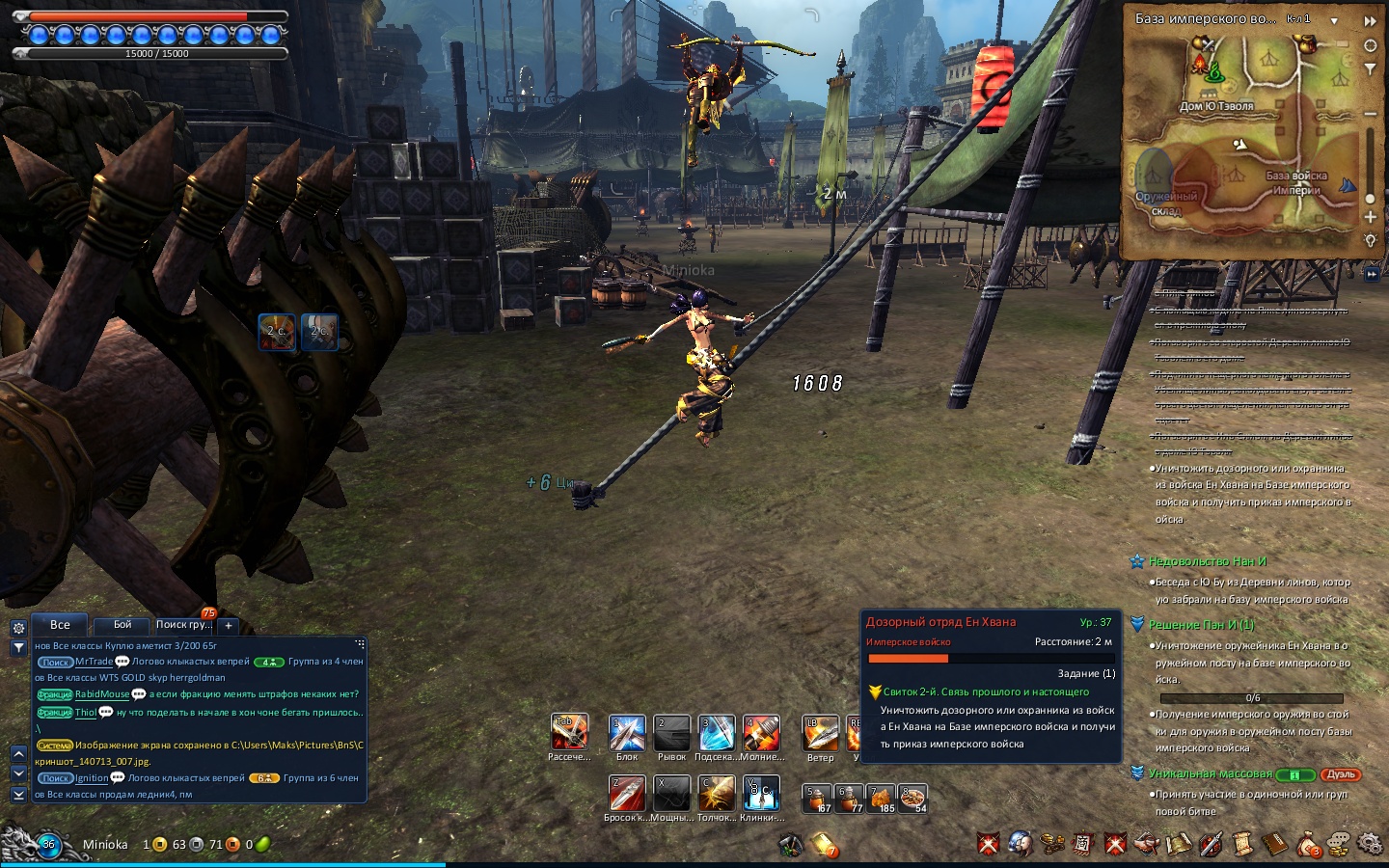Image resolution: width=1389 pixels, height=868 pixels.
Task: Add a new chat tab with plus button
Action: pos(229,625)
